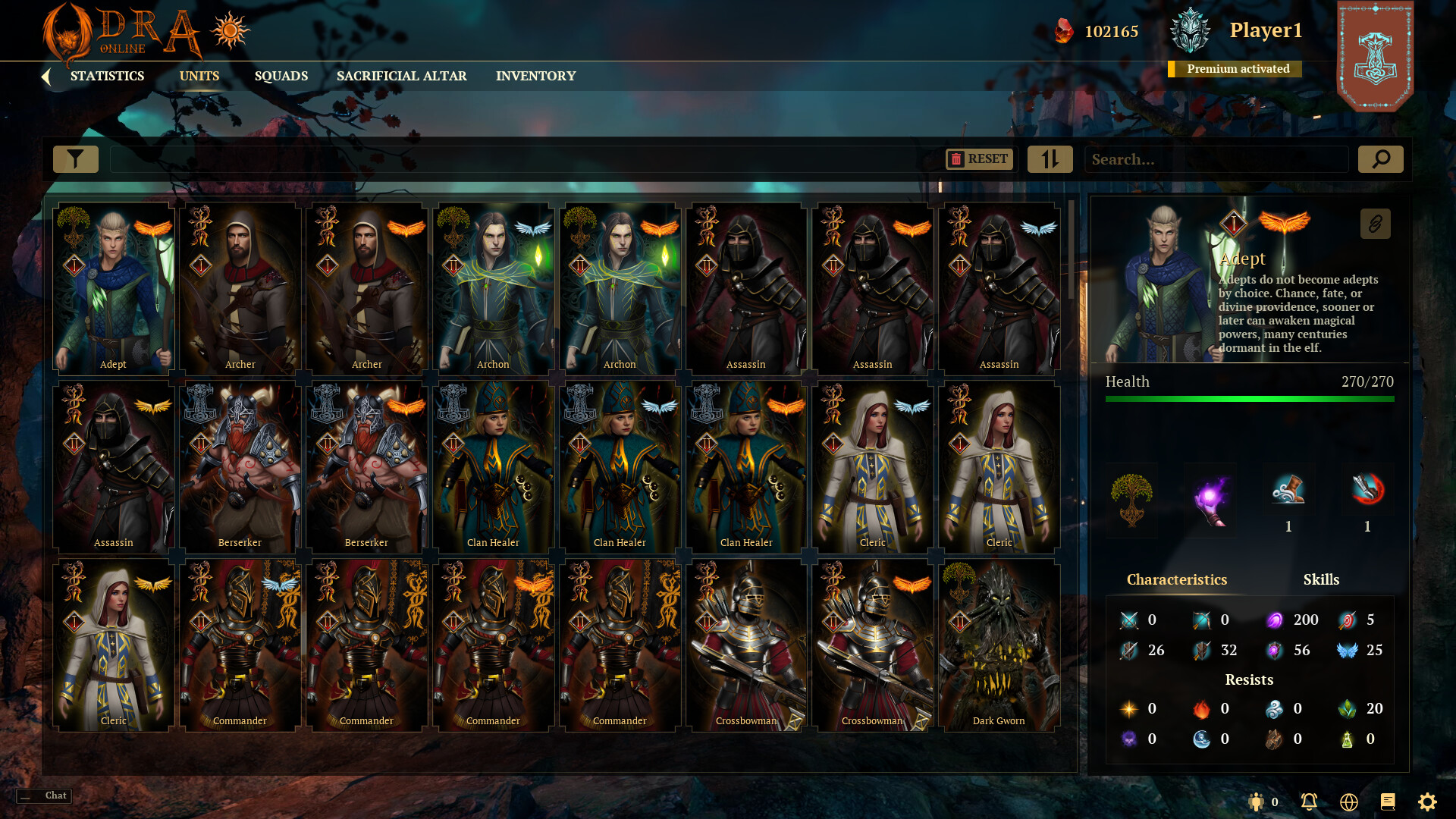Open game settings via the gear icon
The width and height of the screenshot is (1456, 819).
click(x=1429, y=802)
